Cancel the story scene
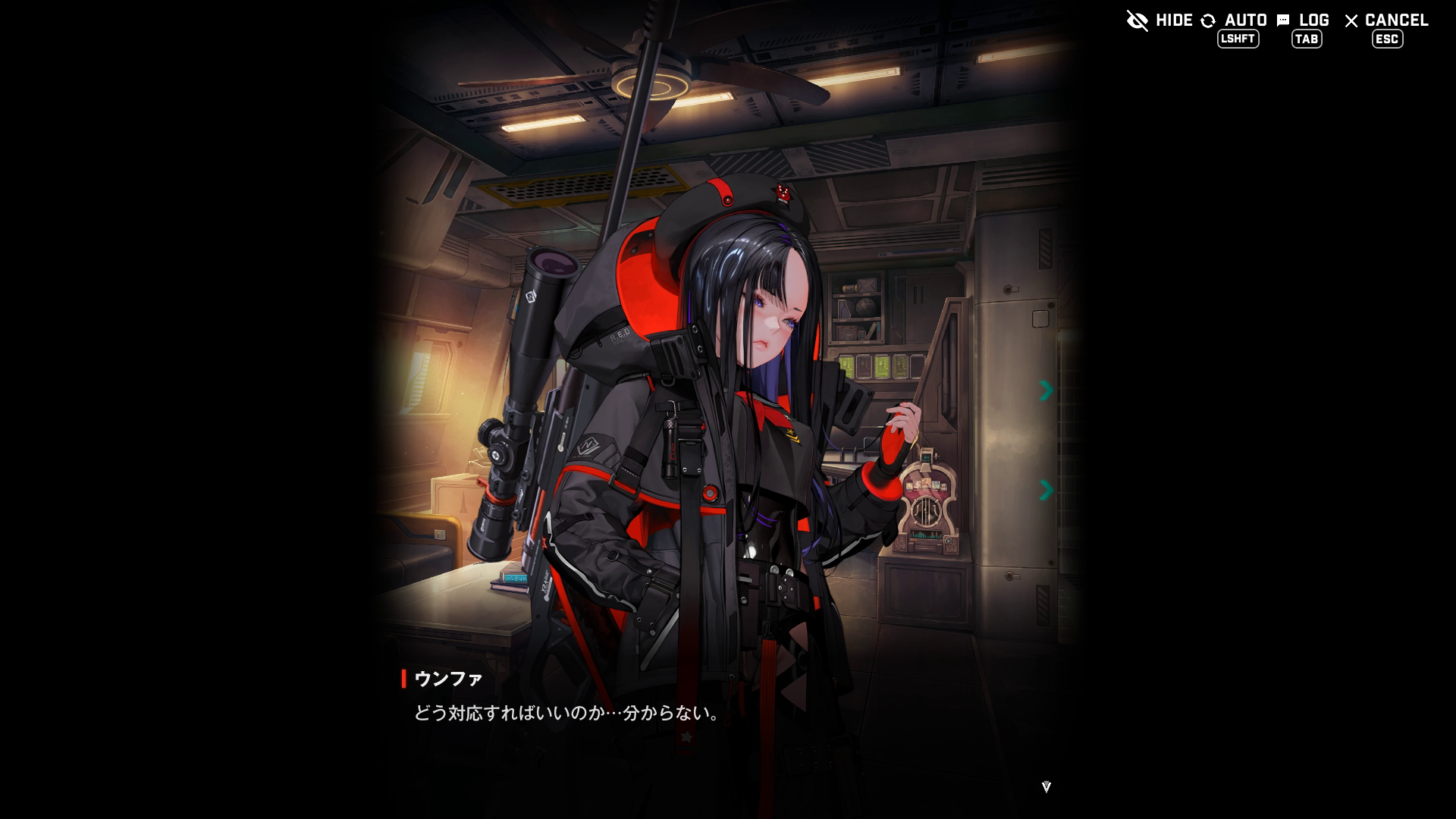 tap(1385, 21)
